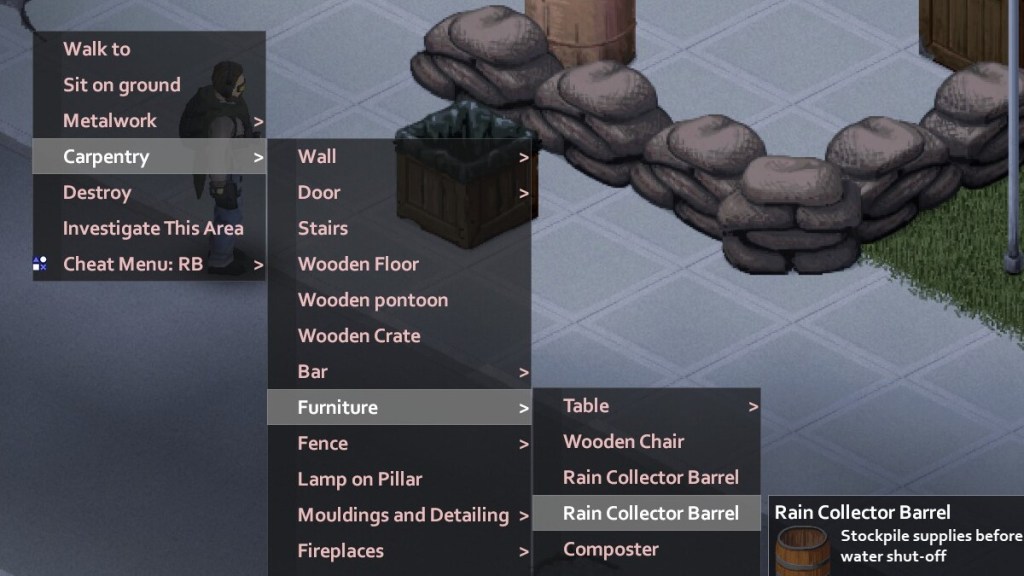Select Lamp on Pillar
Viewport: 1024px width, 576px height.
[x=360, y=480]
